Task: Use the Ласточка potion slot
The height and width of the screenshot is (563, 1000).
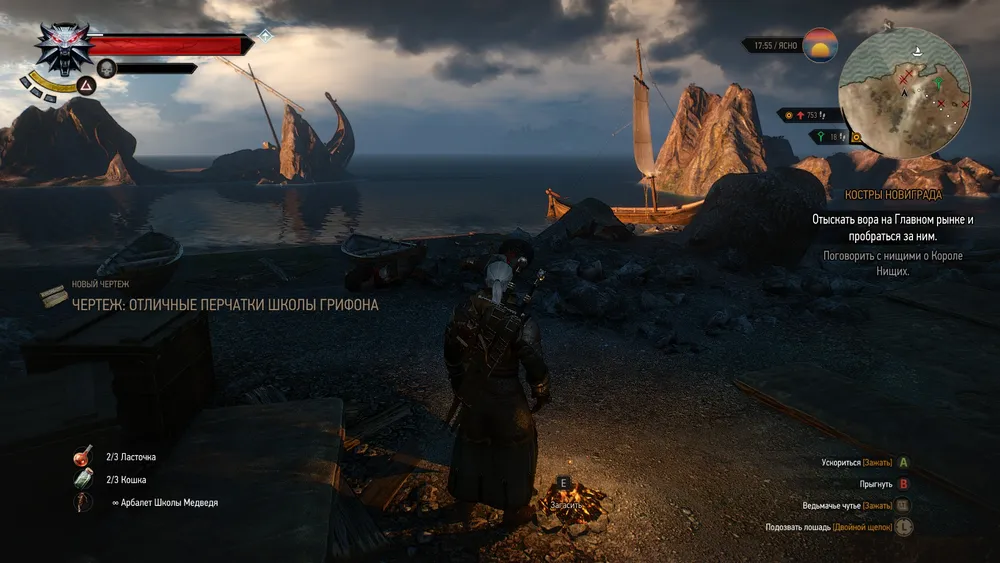Action: [83, 457]
